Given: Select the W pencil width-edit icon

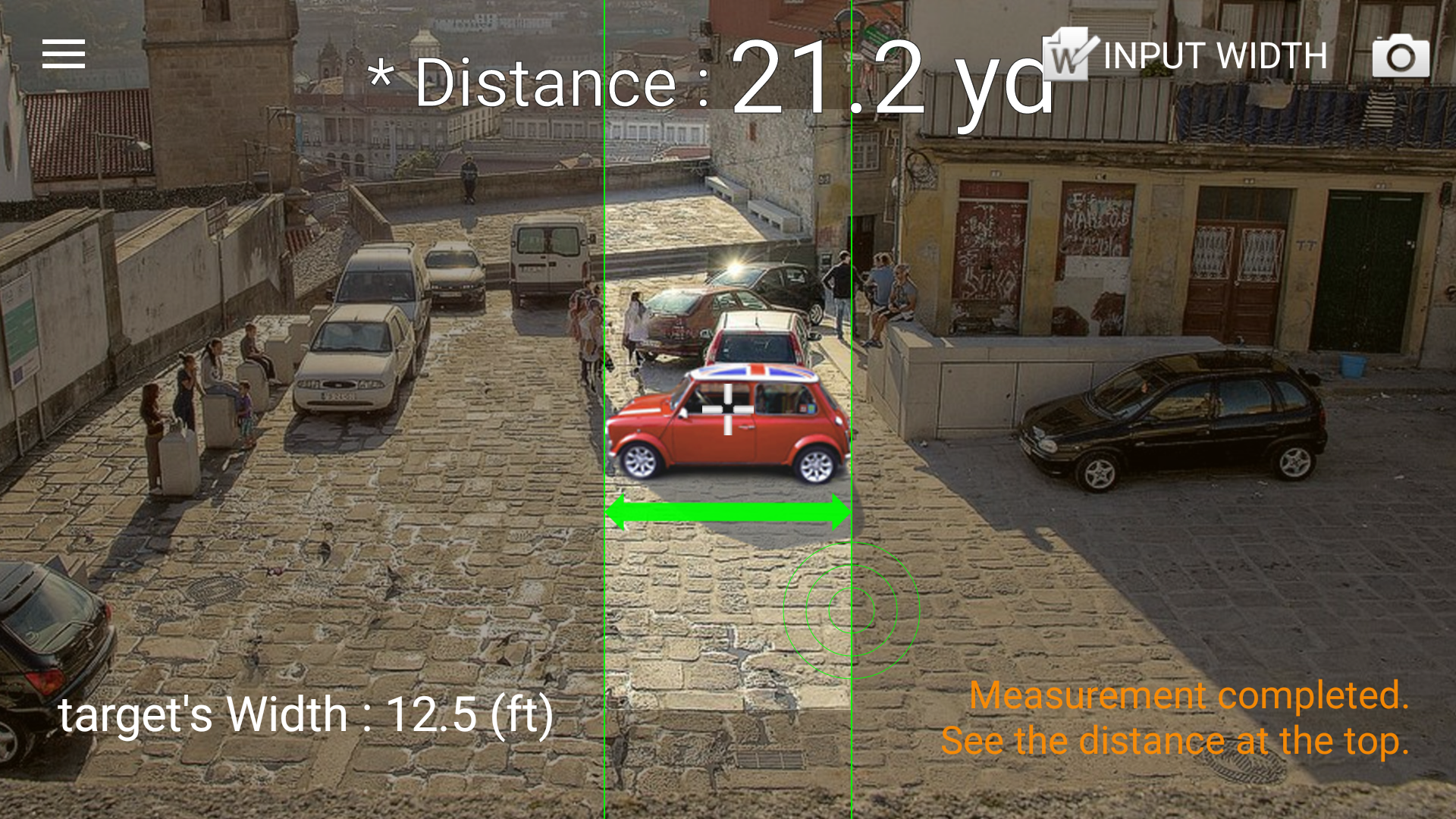Looking at the screenshot, I should 1065,55.
